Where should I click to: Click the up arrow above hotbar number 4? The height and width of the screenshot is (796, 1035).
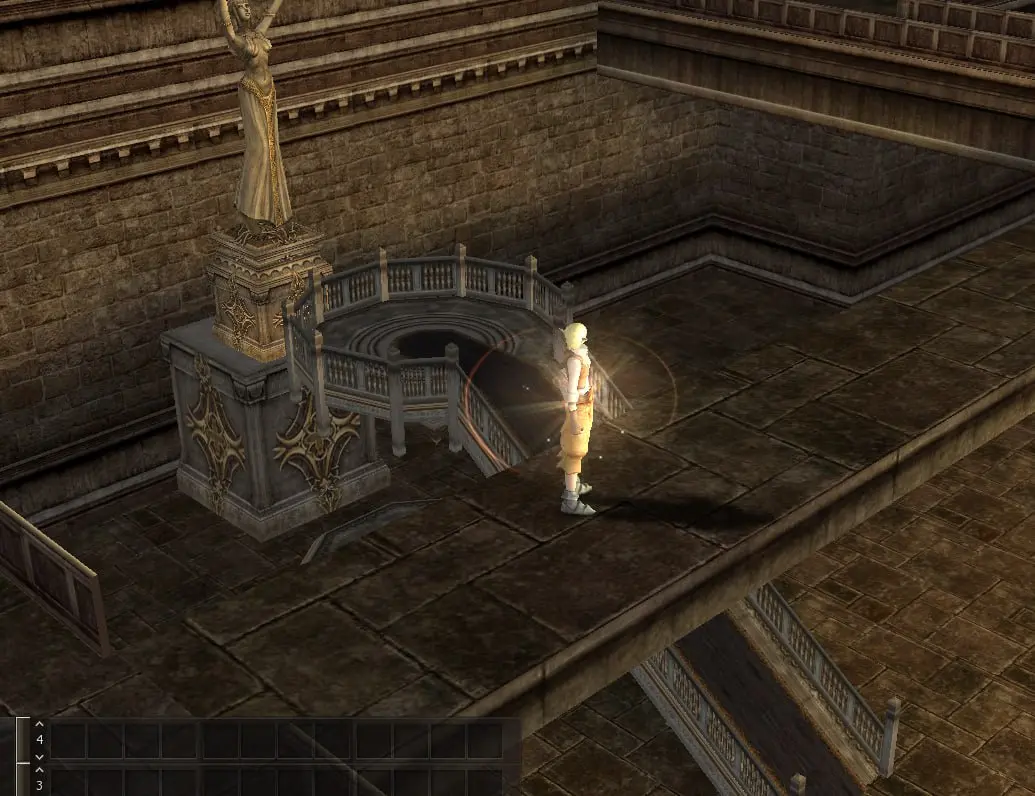tap(39, 724)
